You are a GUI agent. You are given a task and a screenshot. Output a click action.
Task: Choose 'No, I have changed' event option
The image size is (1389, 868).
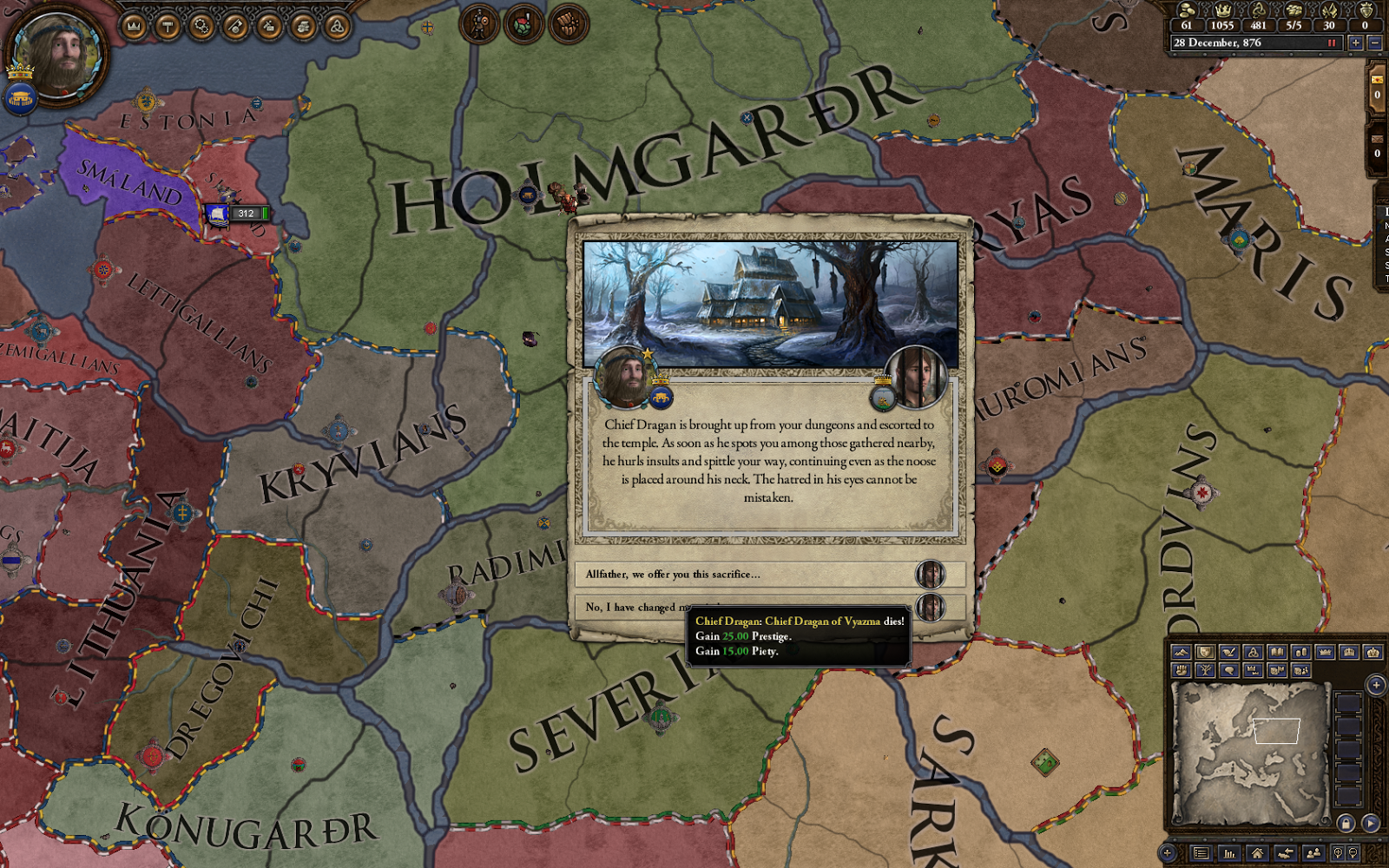tap(634, 608)
